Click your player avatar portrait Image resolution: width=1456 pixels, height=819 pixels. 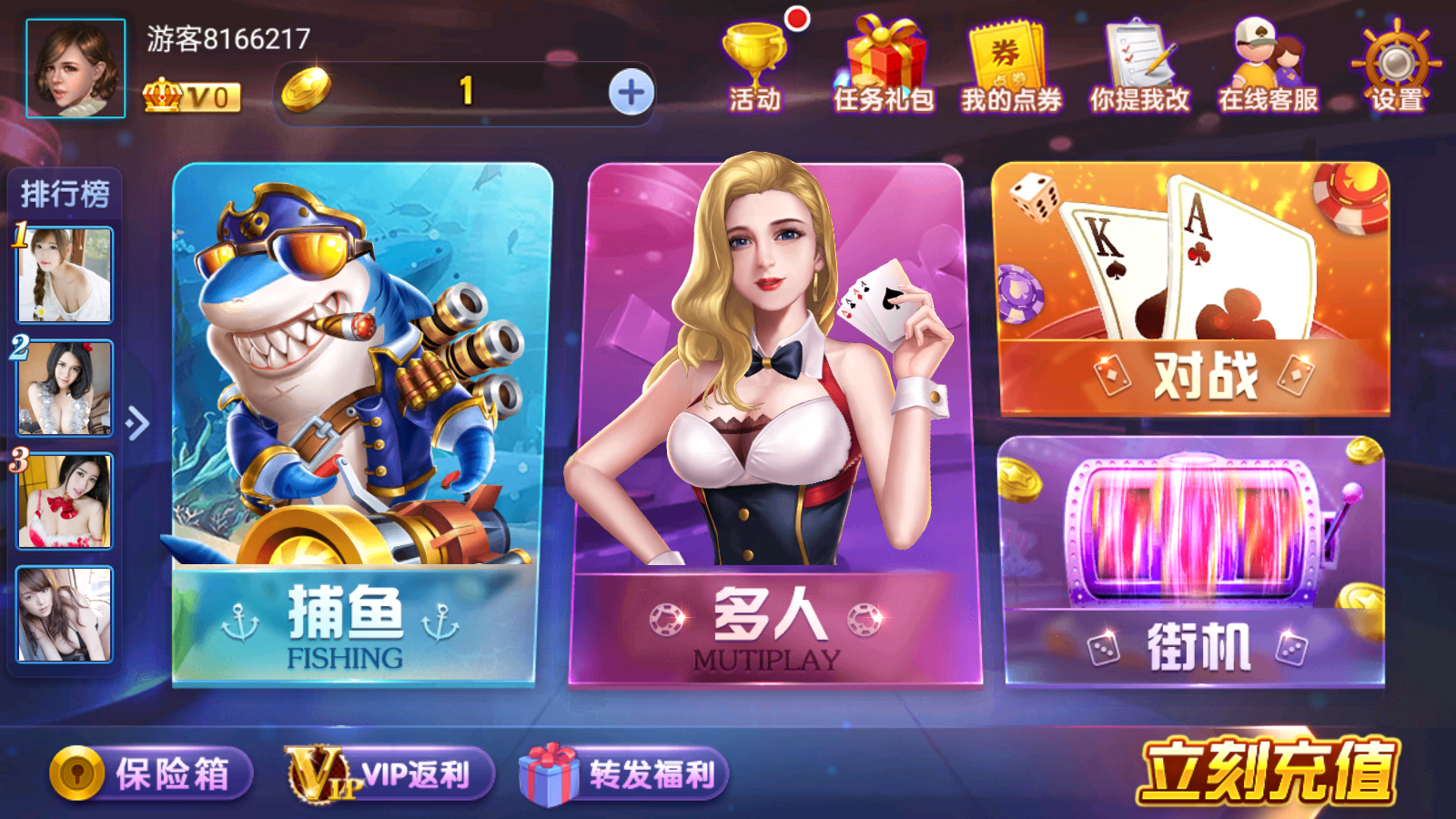tap(77, 68)
